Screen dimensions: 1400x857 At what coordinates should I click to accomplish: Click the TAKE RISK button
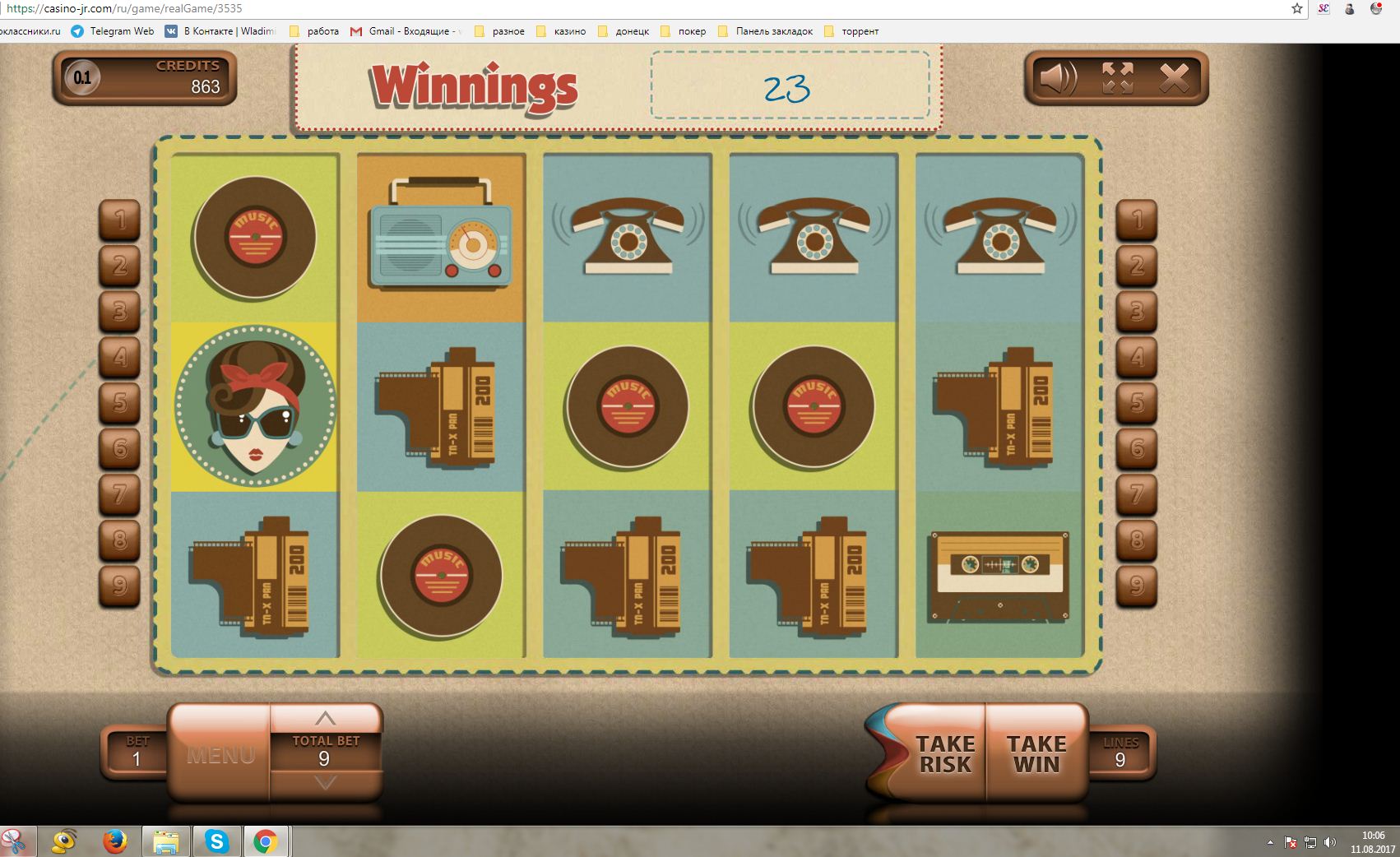(x=944, y=753)
